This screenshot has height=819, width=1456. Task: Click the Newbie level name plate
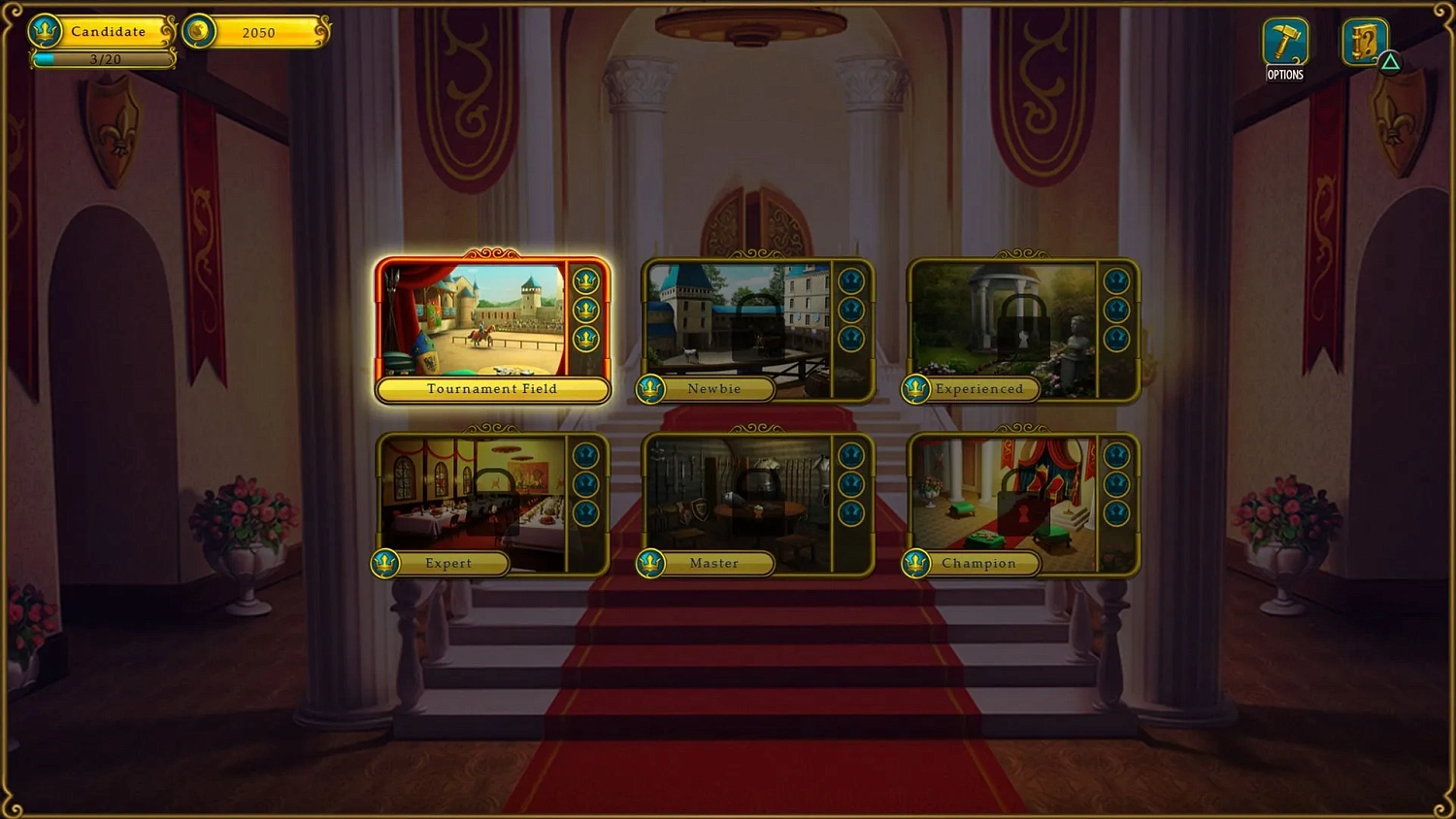pyautogui.click(x=713, y=389)
